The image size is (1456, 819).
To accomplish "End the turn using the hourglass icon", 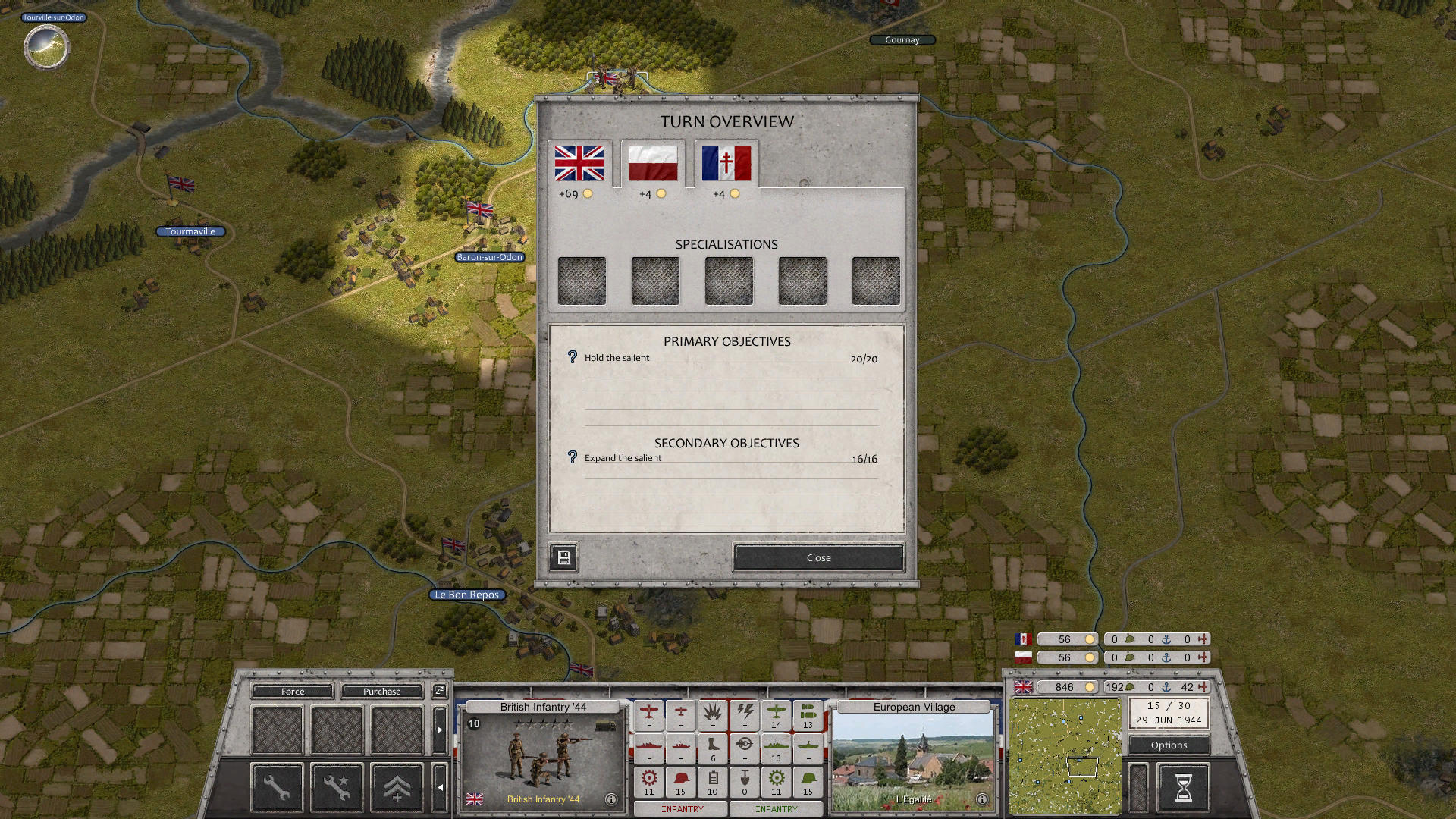I will 1185,788.
